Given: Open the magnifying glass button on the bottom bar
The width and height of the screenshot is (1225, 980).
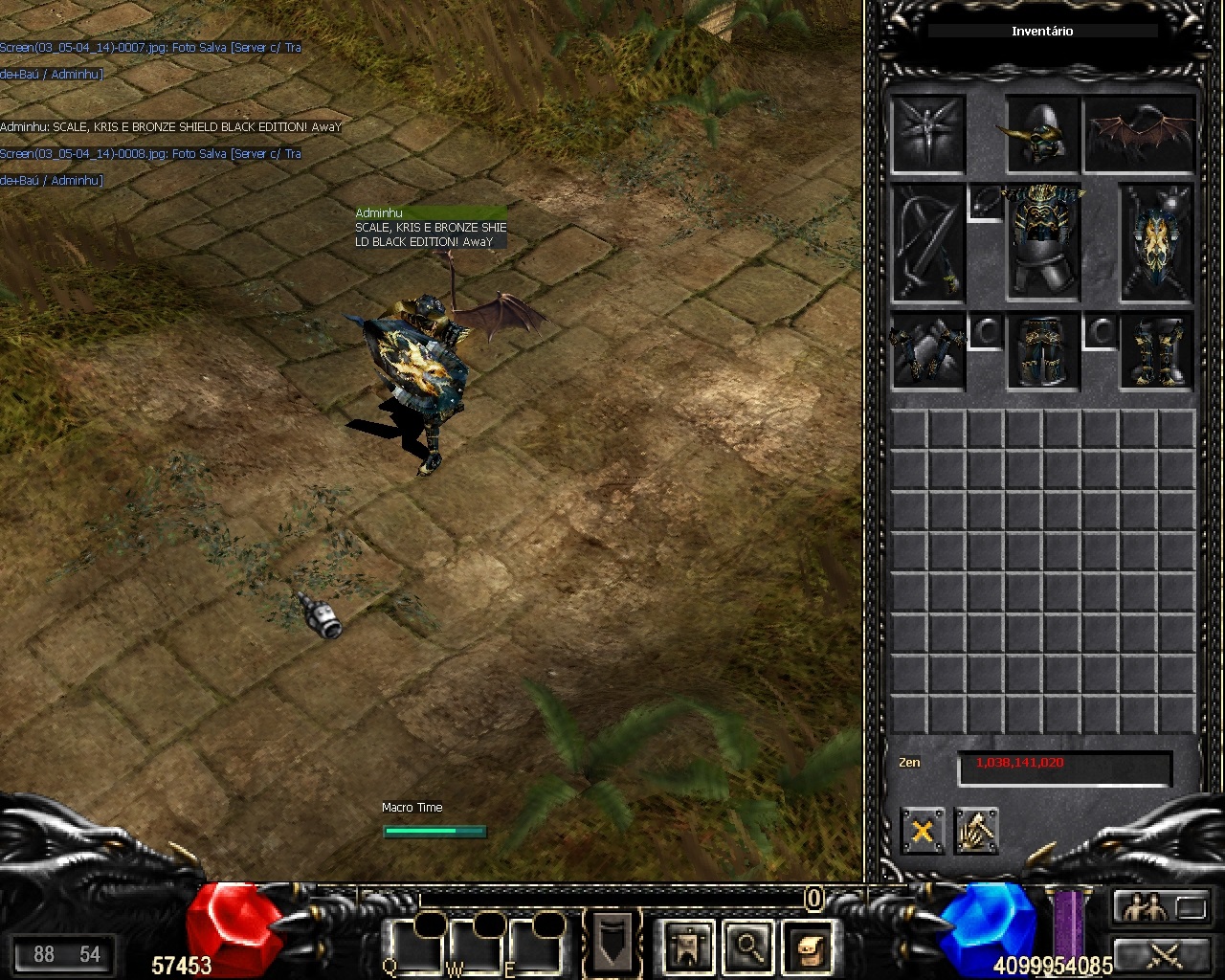Looking at the screenshot, I should (x=748, y=947).
